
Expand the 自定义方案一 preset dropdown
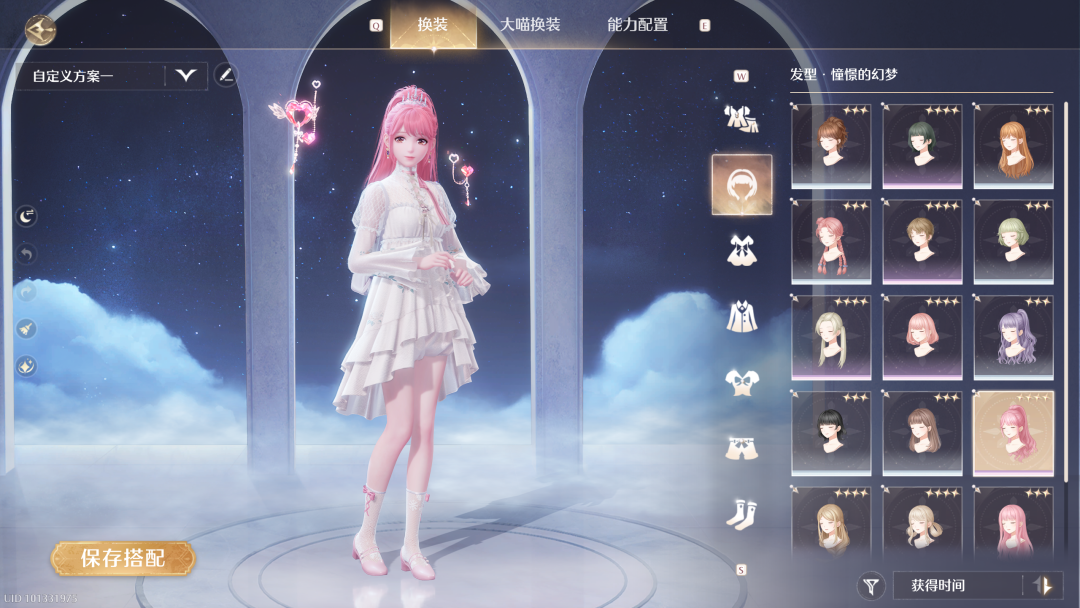(185, 75)
